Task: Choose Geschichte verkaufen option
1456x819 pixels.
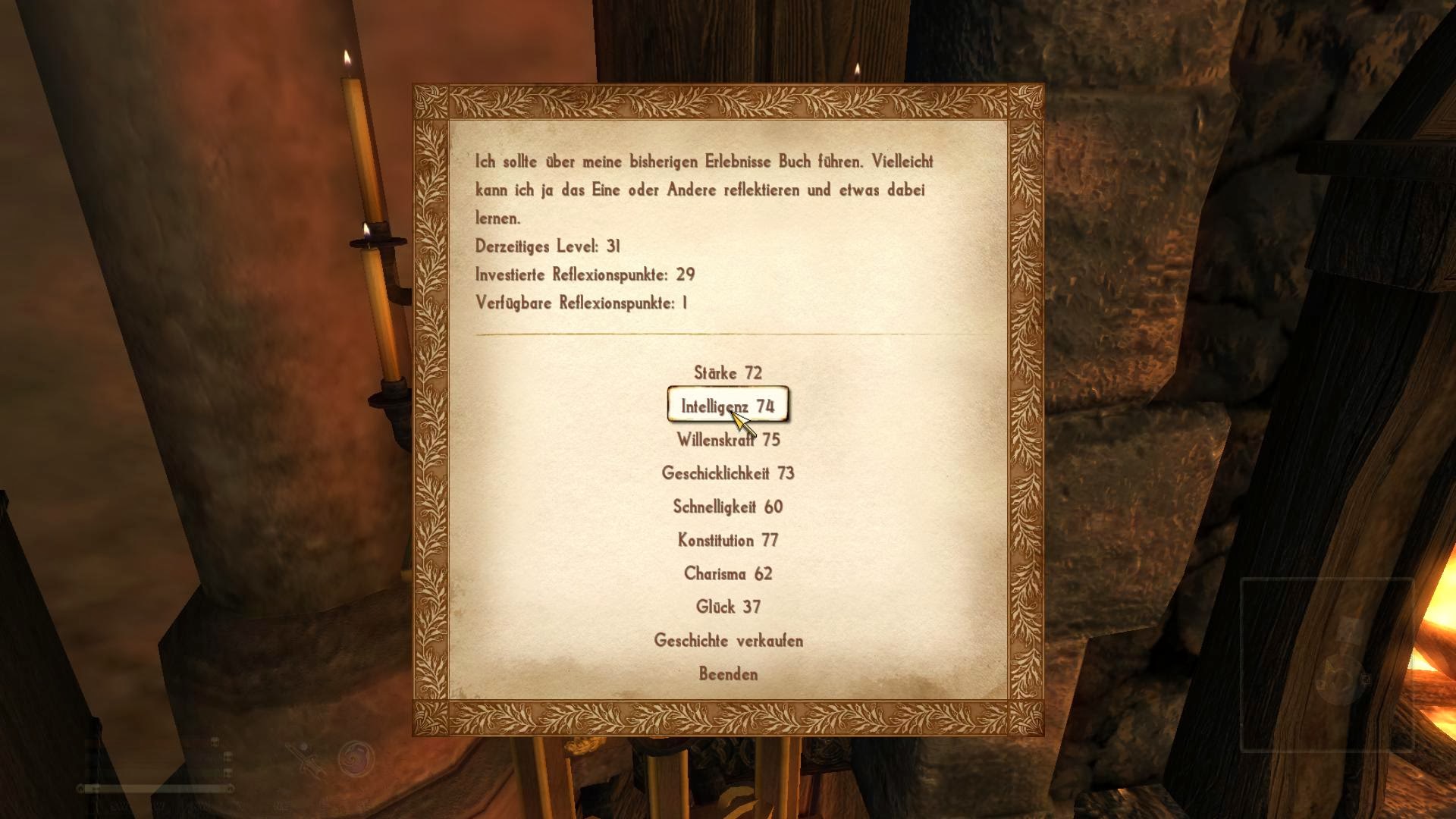Action: coord(728,641)
